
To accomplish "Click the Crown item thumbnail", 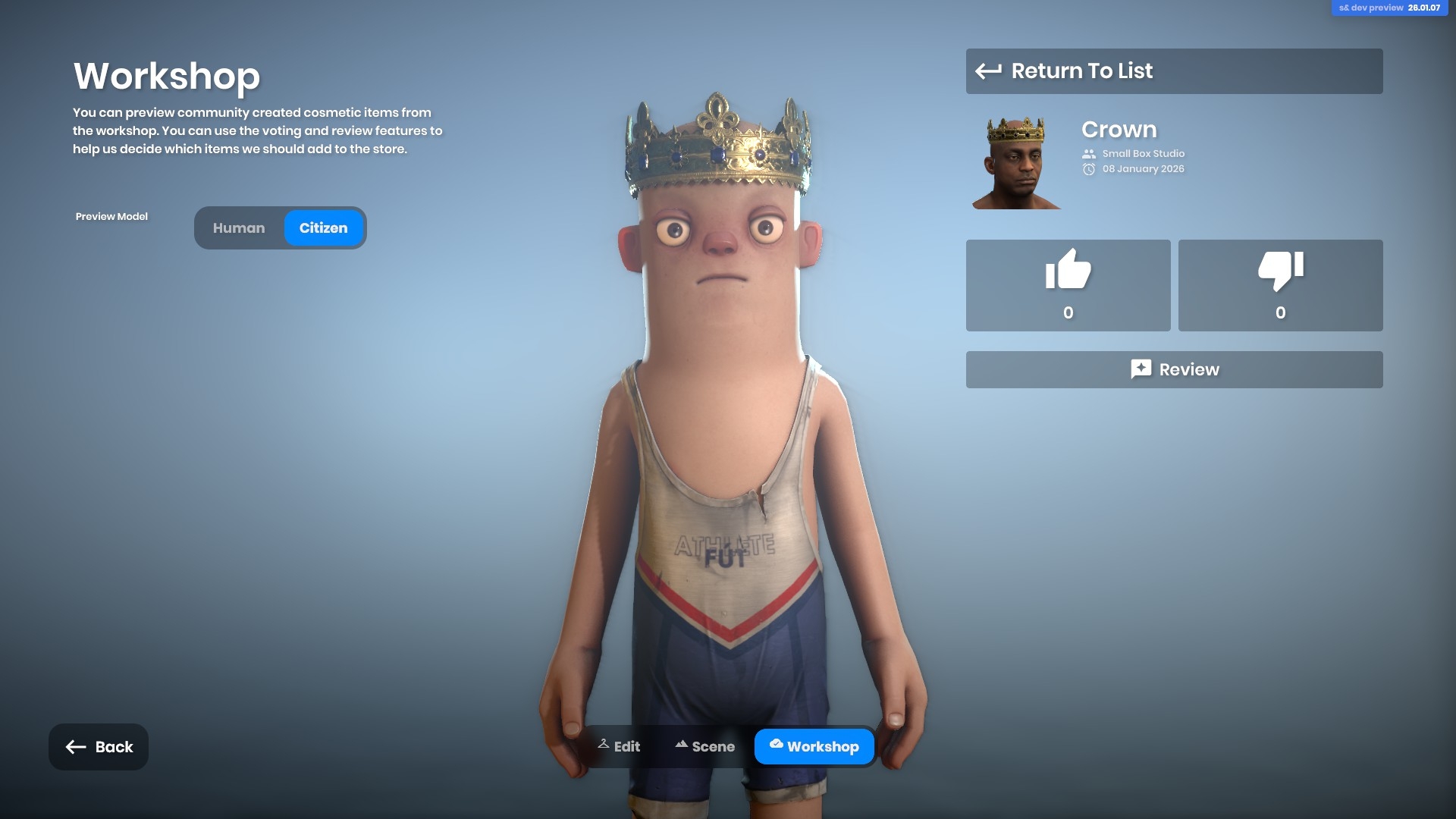I will (x=1016, y=162).
